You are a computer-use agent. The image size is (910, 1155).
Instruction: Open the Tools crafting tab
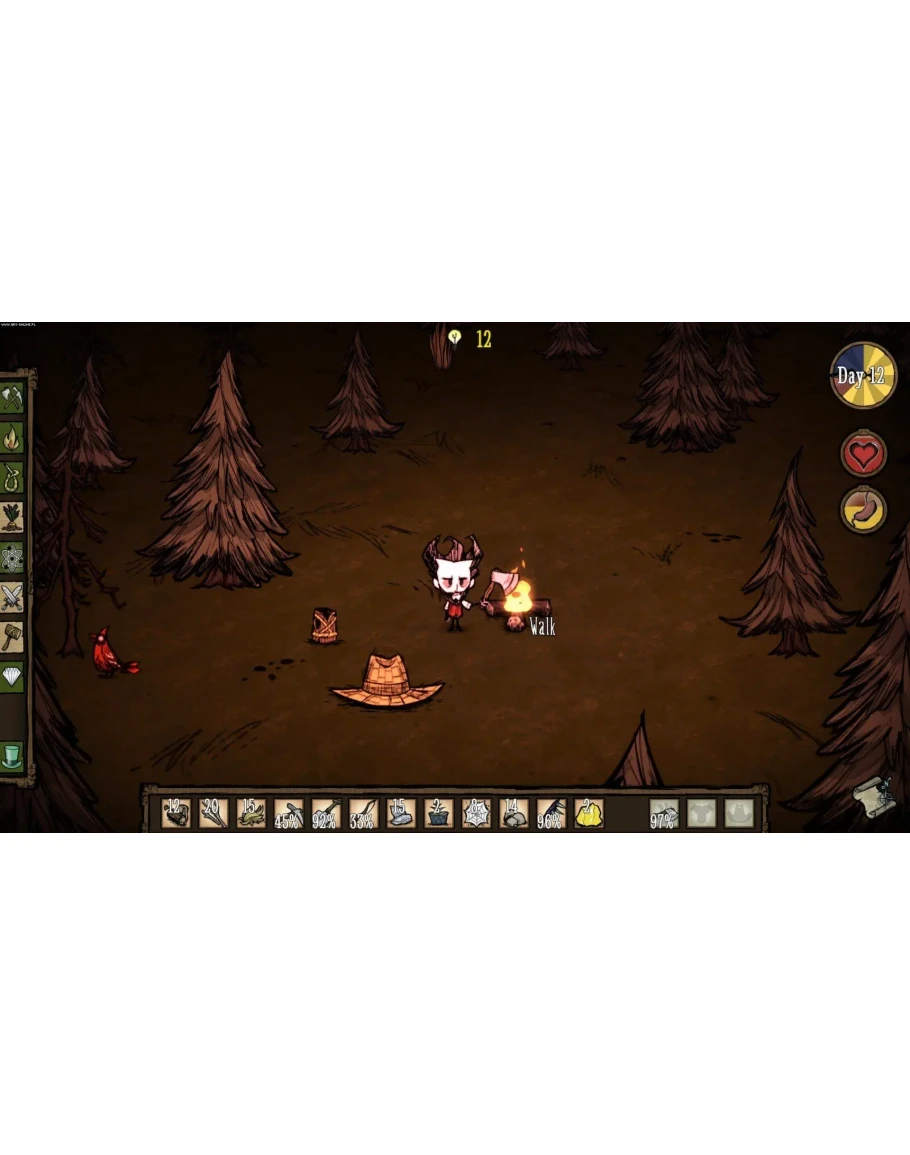coord(12,397)
